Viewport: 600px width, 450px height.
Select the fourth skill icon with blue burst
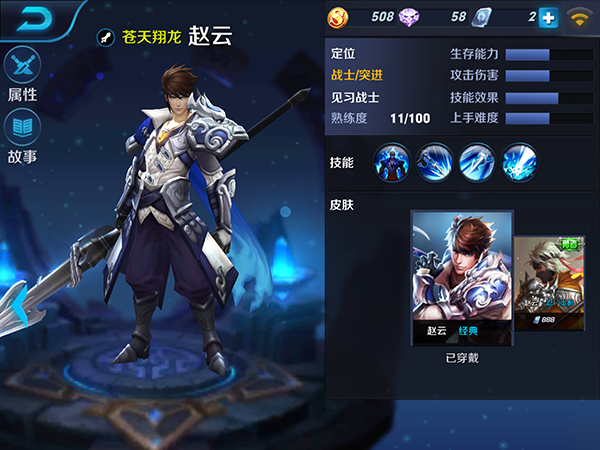[x=519, y=162]
